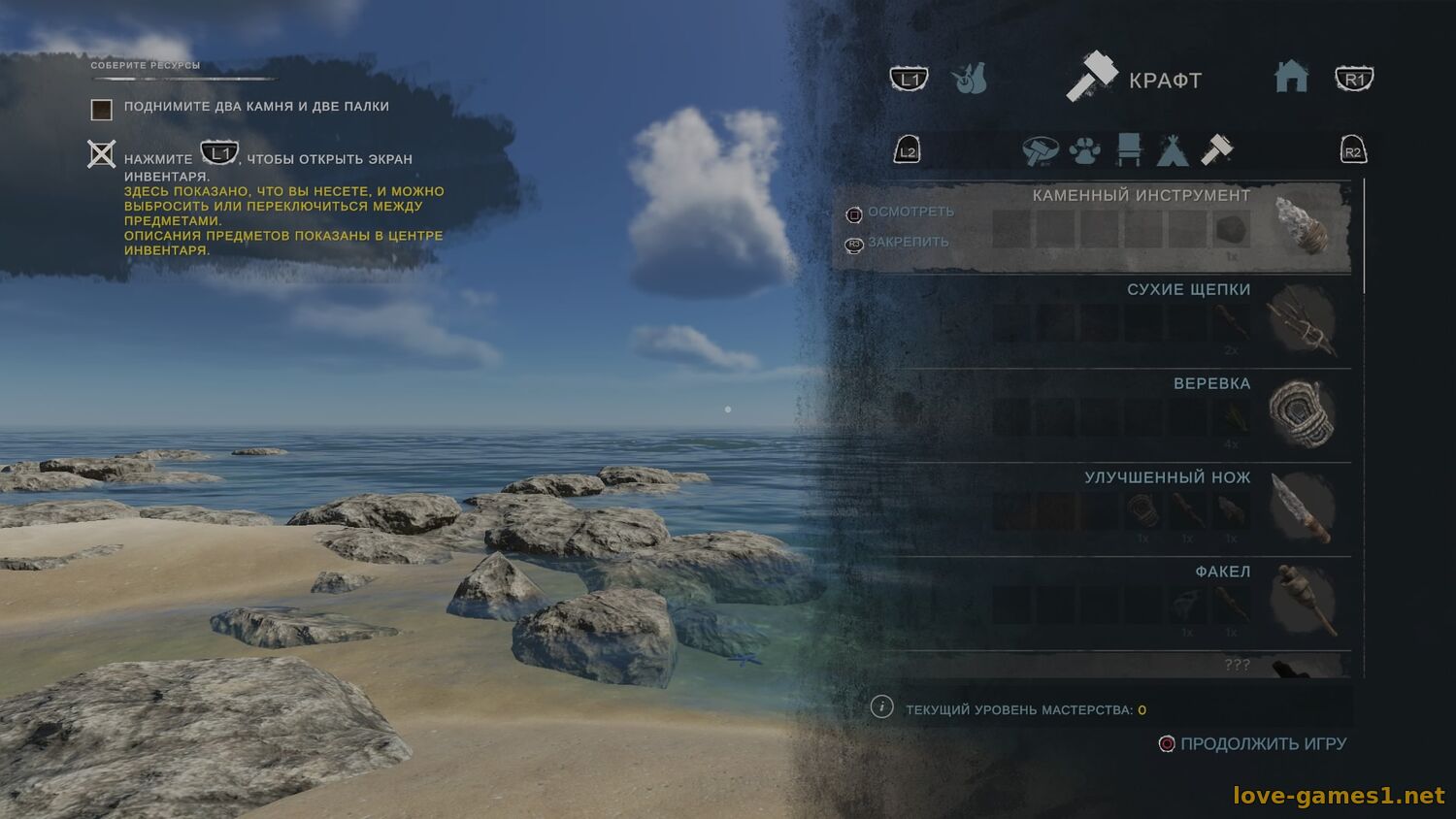
Task: Choose the Сухие щепки recipe
Action: tap(1188, 289)
